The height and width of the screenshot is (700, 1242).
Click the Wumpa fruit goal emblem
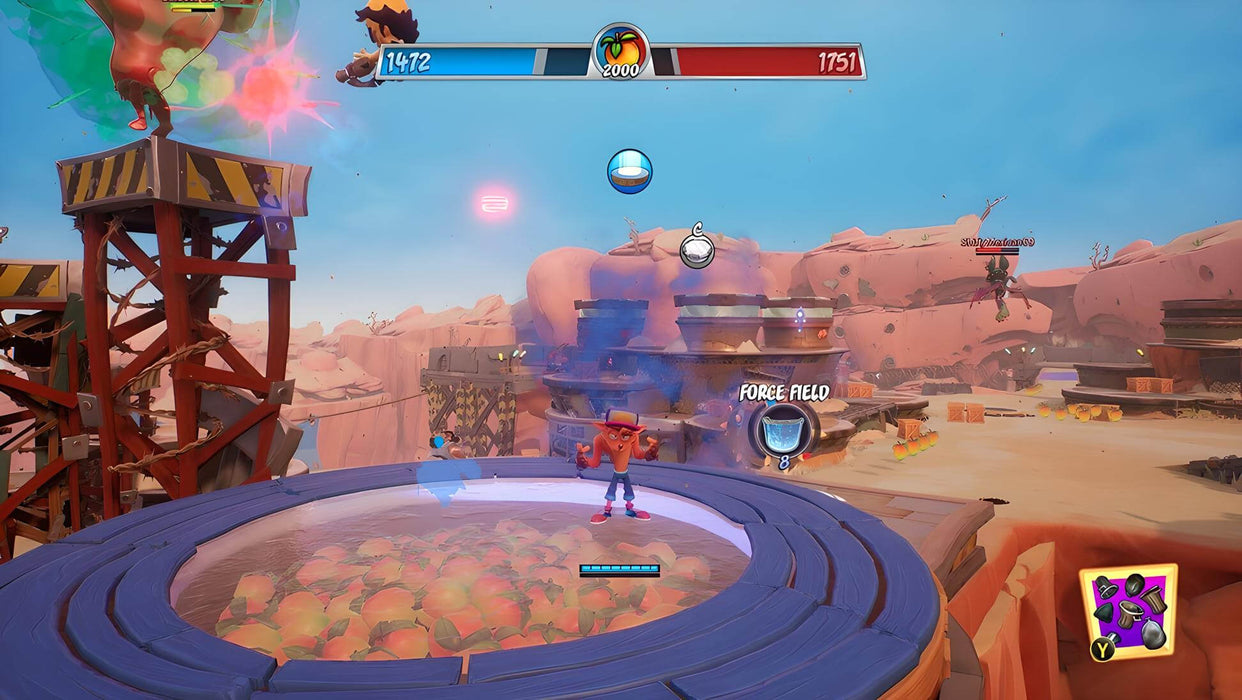coord(621,50)
